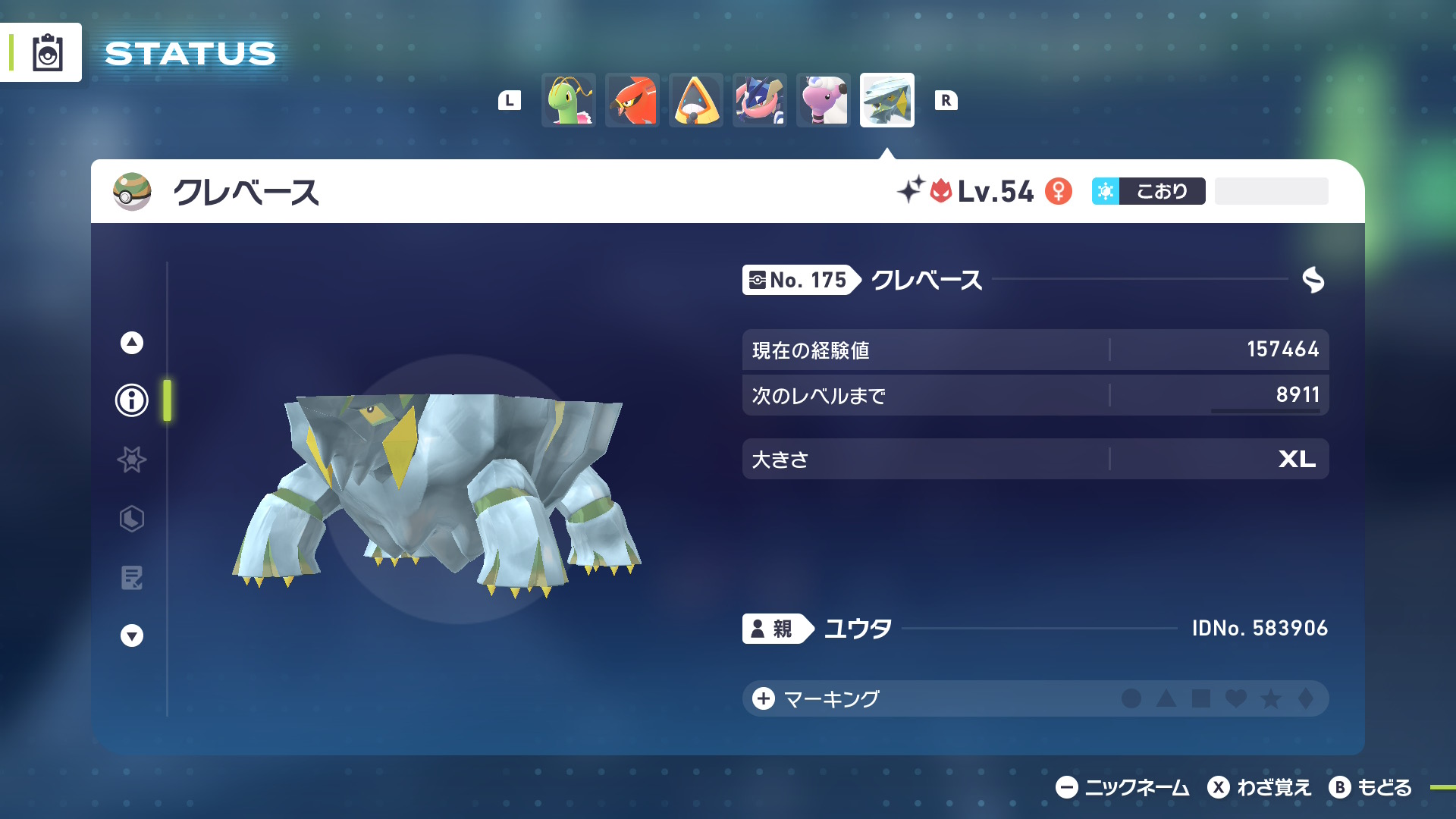1456x819 pixels.
Task: Toggle the heart marking
Action: (x=1237, y=700)
